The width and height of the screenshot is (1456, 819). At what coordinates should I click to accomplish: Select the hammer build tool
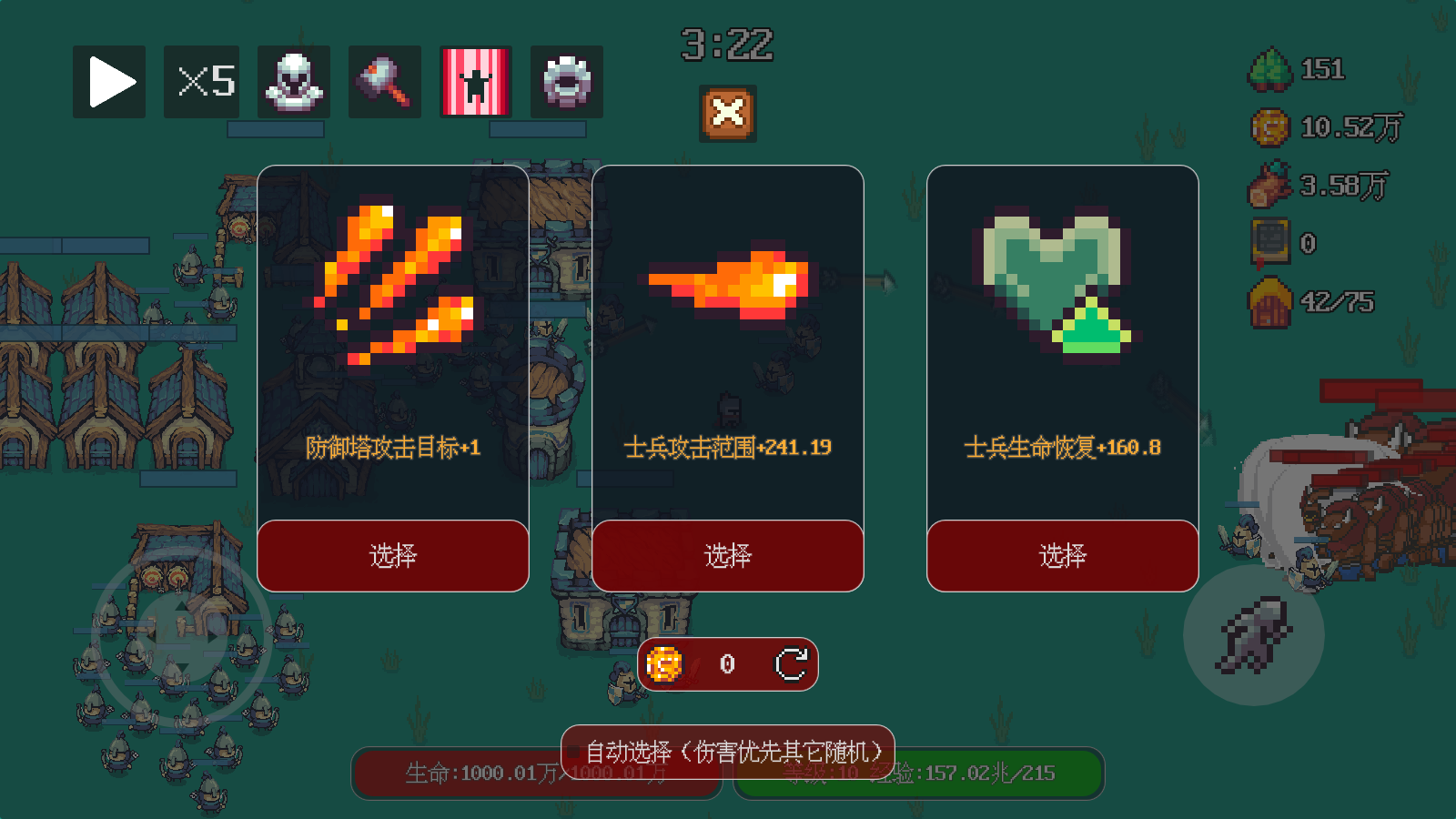[383, 81]
